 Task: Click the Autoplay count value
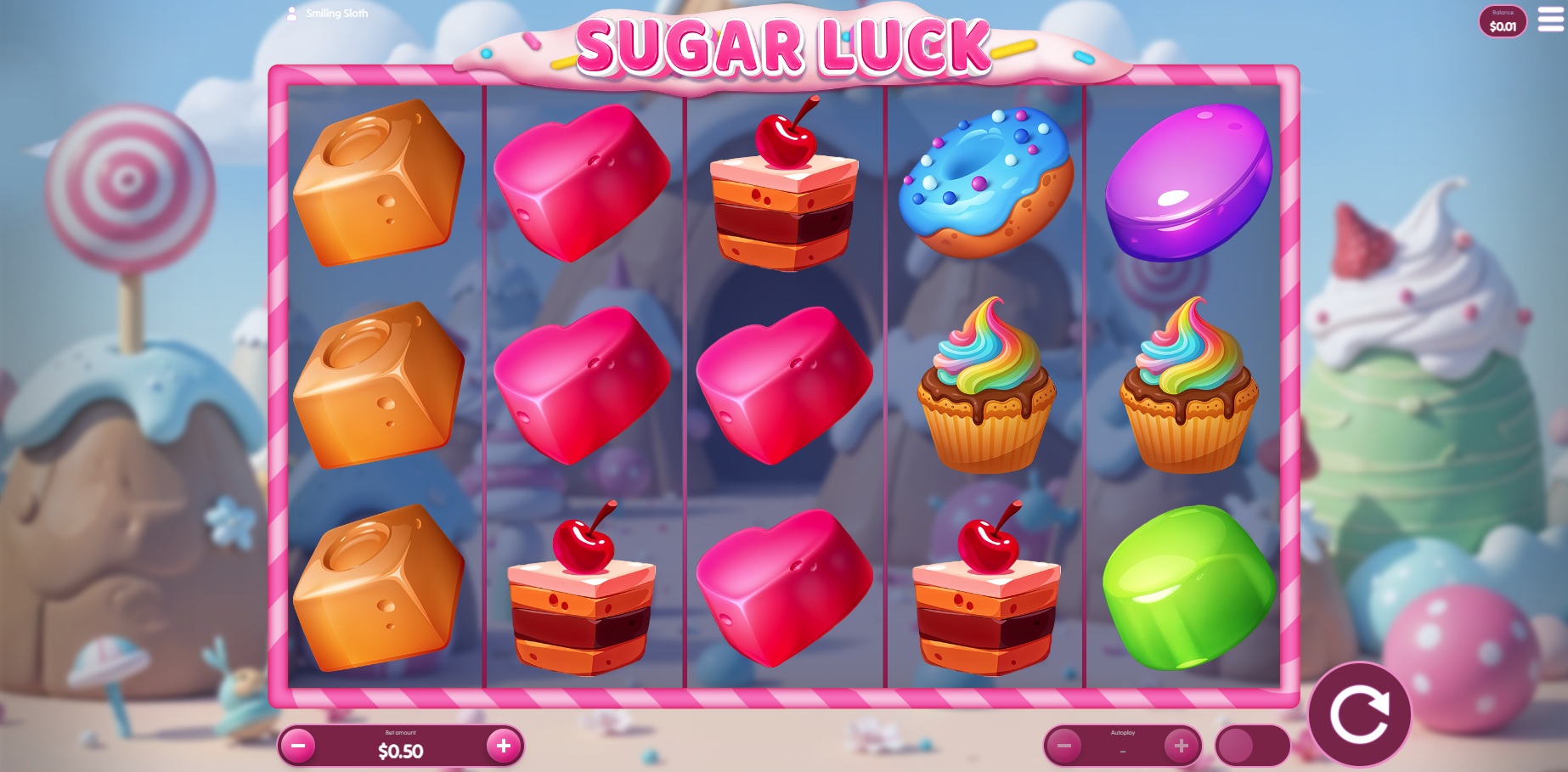point(1124,751)
